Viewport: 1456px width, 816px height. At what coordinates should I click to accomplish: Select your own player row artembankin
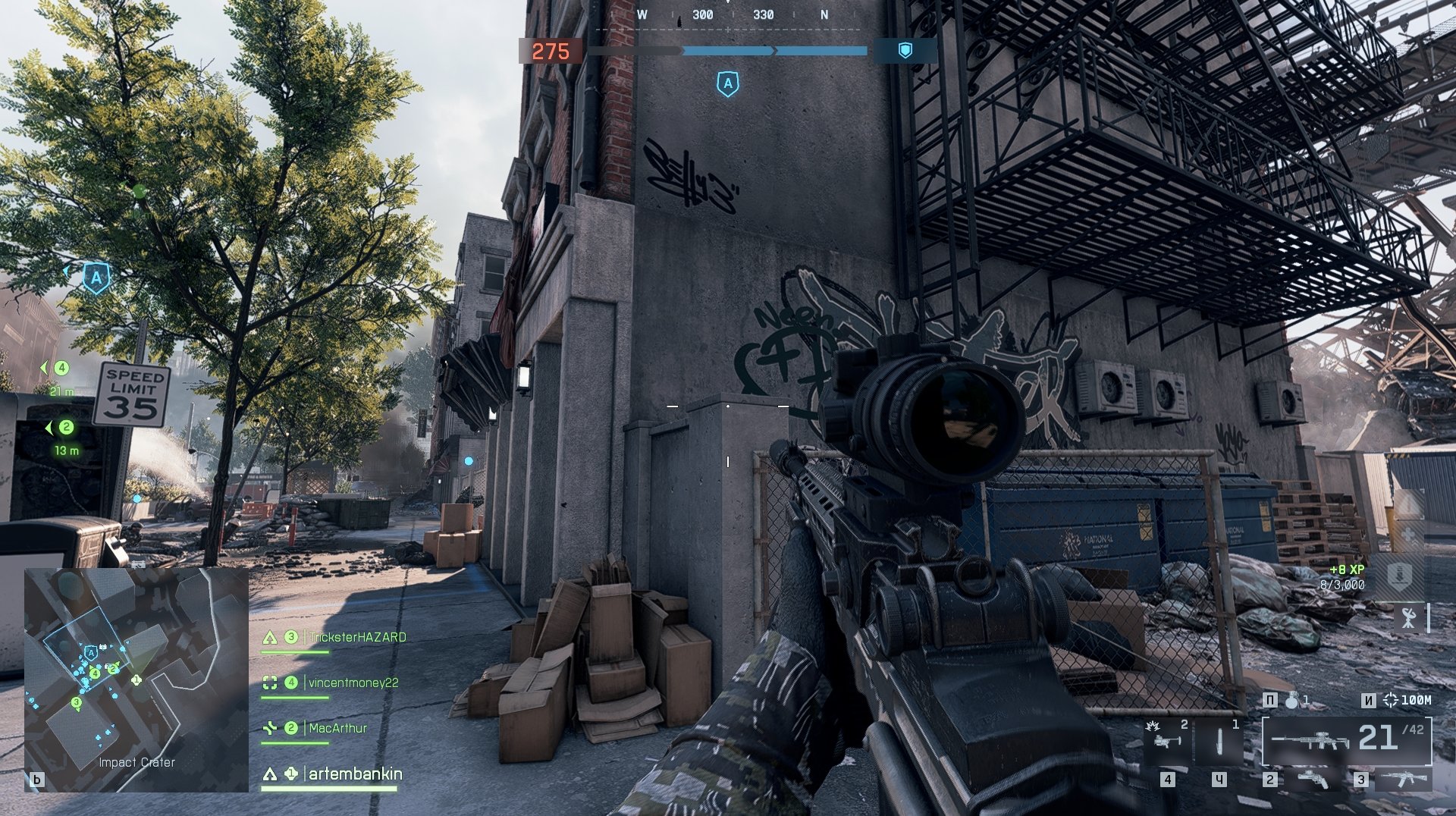354,774
